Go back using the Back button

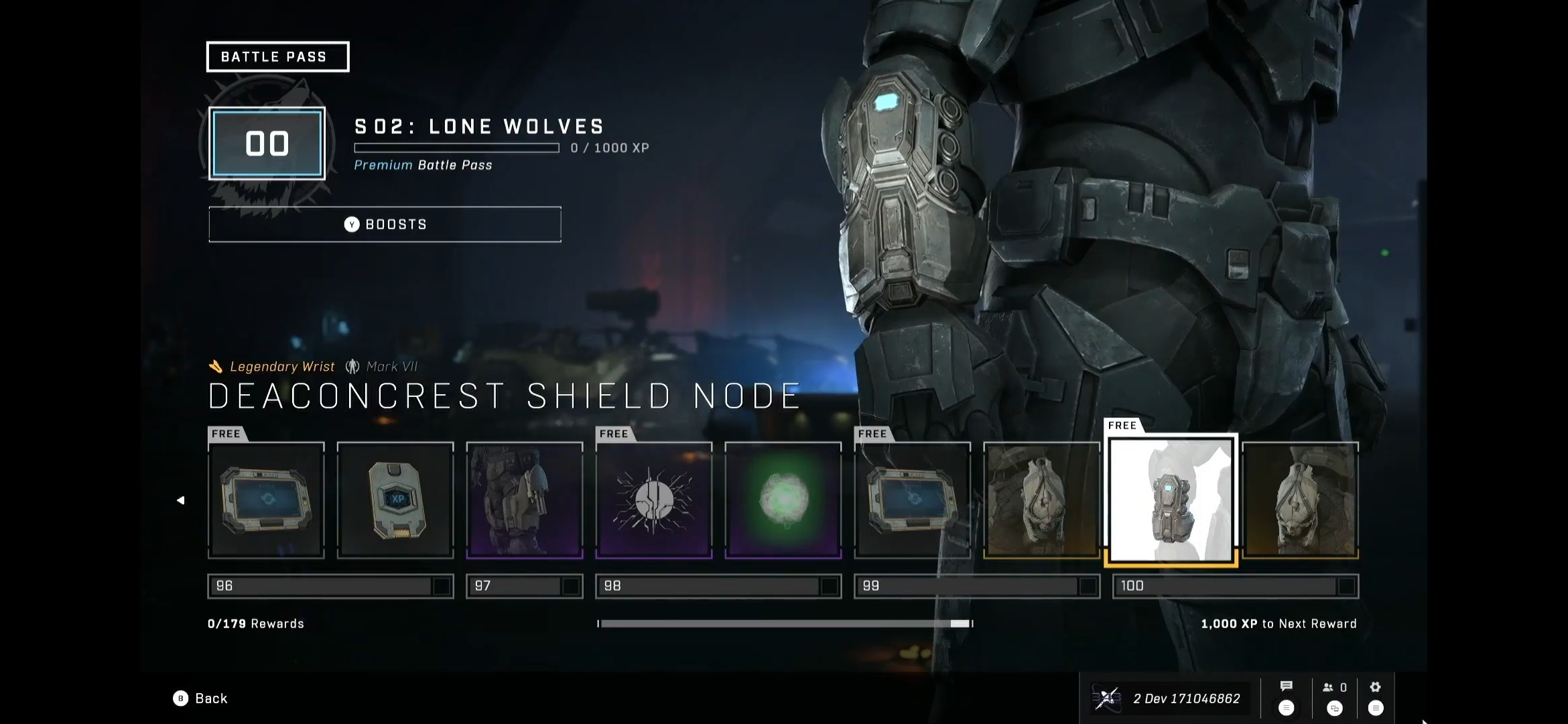tap(201, 699)
